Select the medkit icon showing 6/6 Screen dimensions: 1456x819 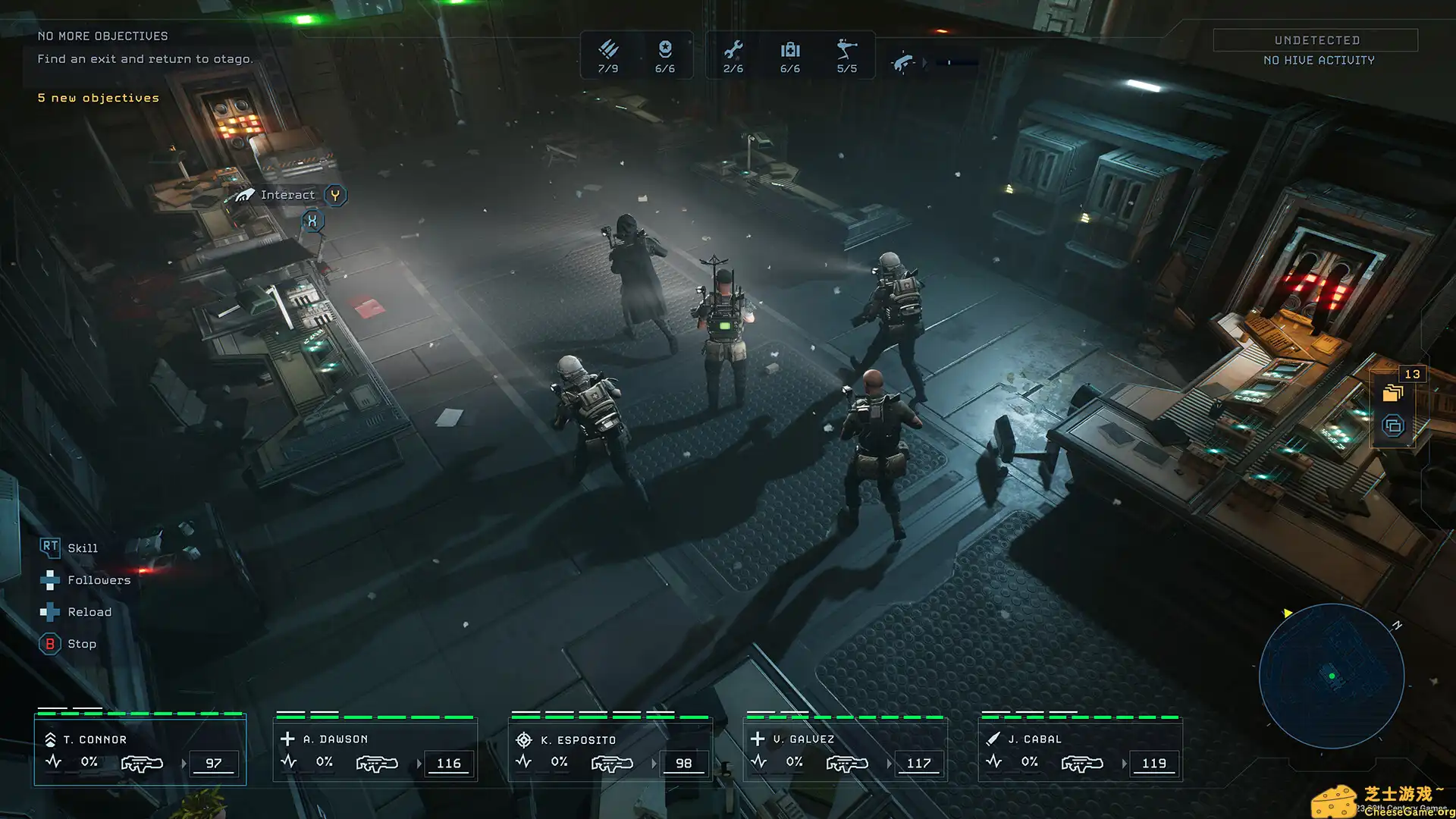[790, 53]
